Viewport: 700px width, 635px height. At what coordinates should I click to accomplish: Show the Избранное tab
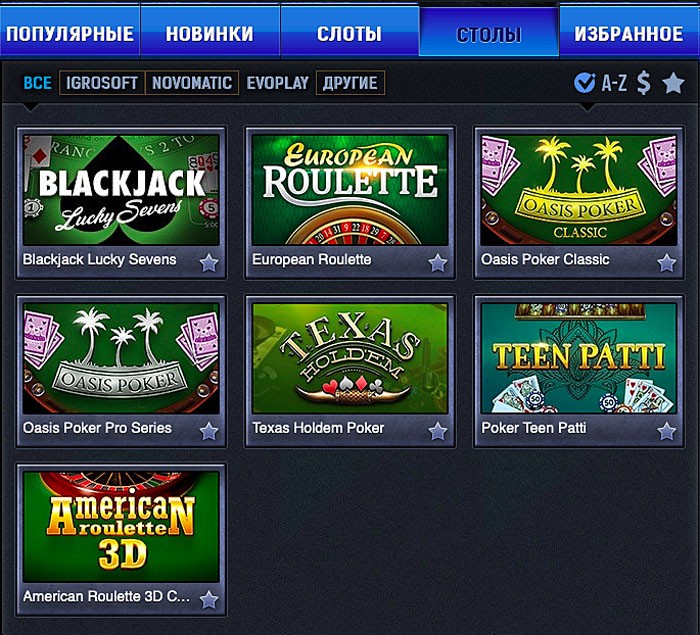coord(629,34)
